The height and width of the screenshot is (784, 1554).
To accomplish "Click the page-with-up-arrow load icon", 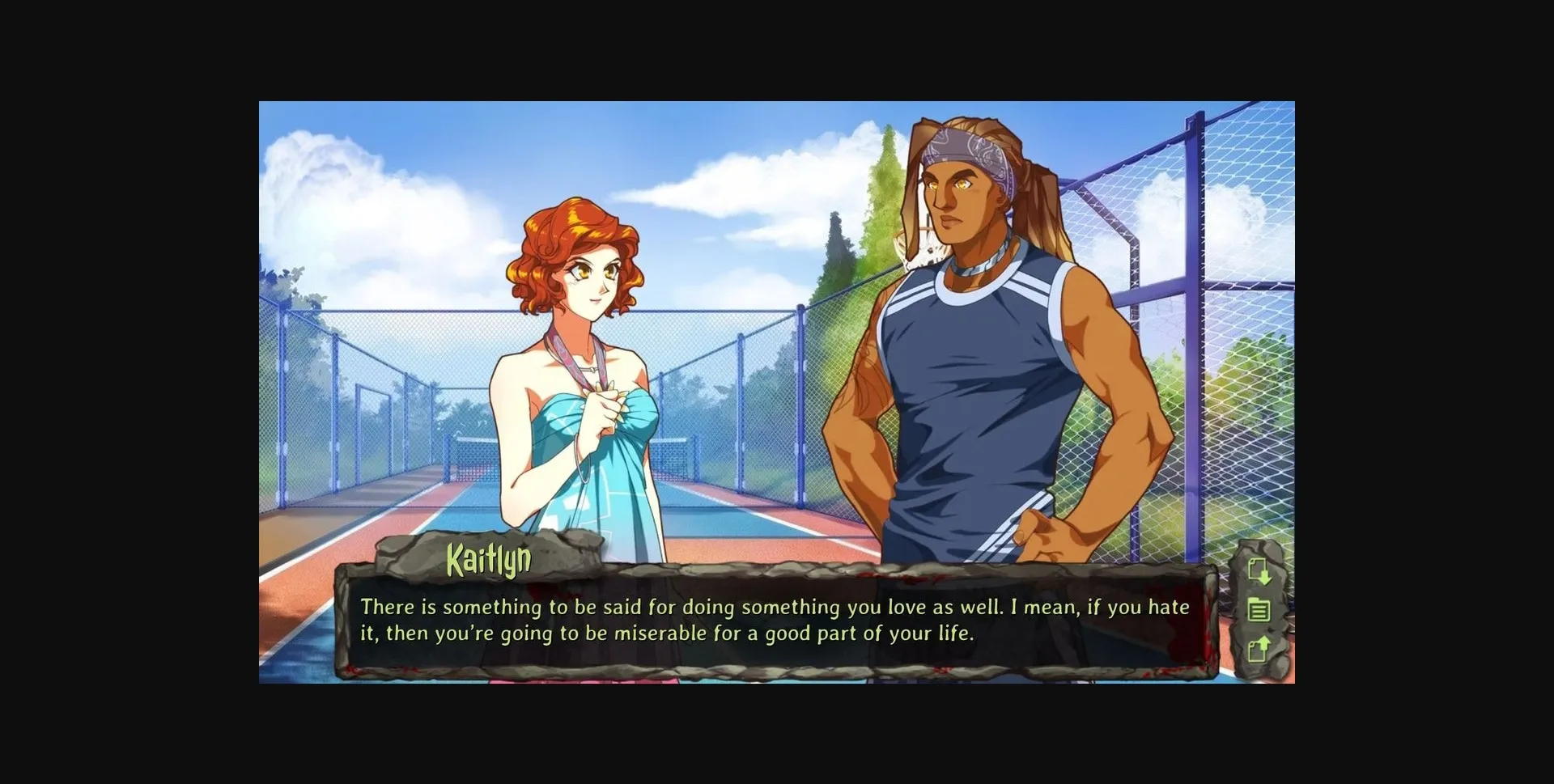I will [x=1259, y=647].
